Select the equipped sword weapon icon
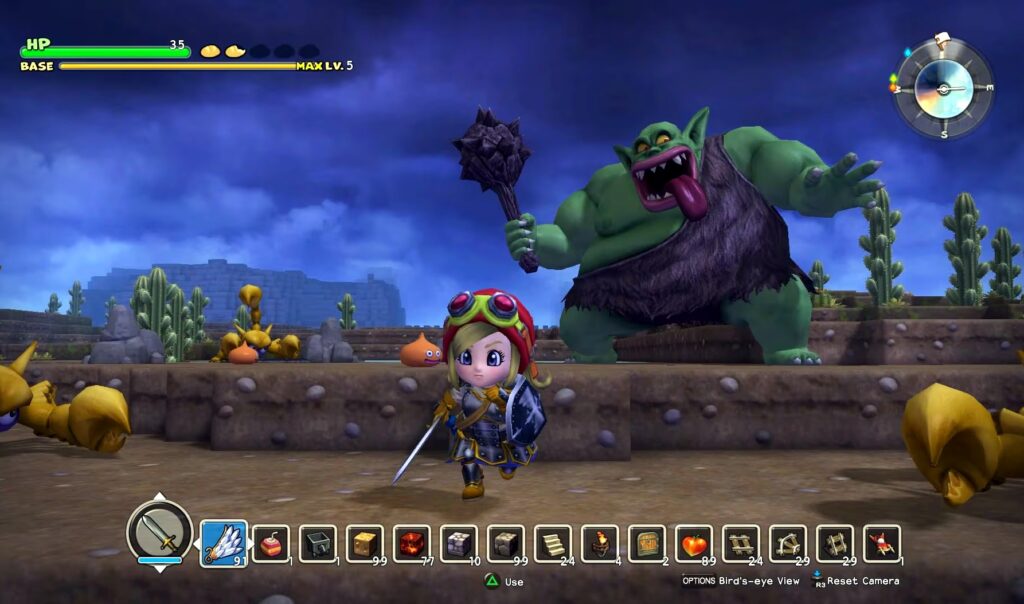This screenshot has width=1024, height=604. [159, 531]
